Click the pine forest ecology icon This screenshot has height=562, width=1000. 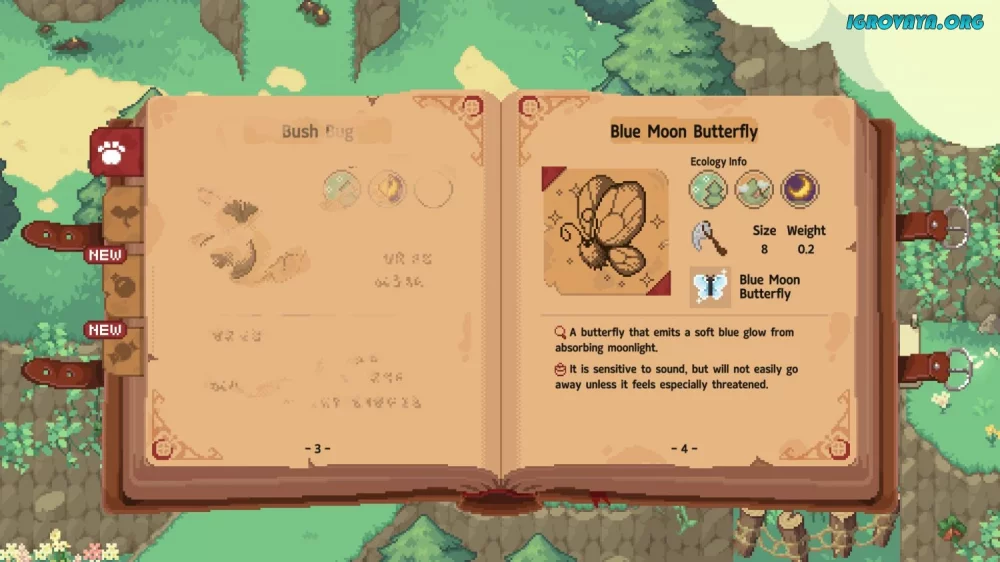[708, 189]
